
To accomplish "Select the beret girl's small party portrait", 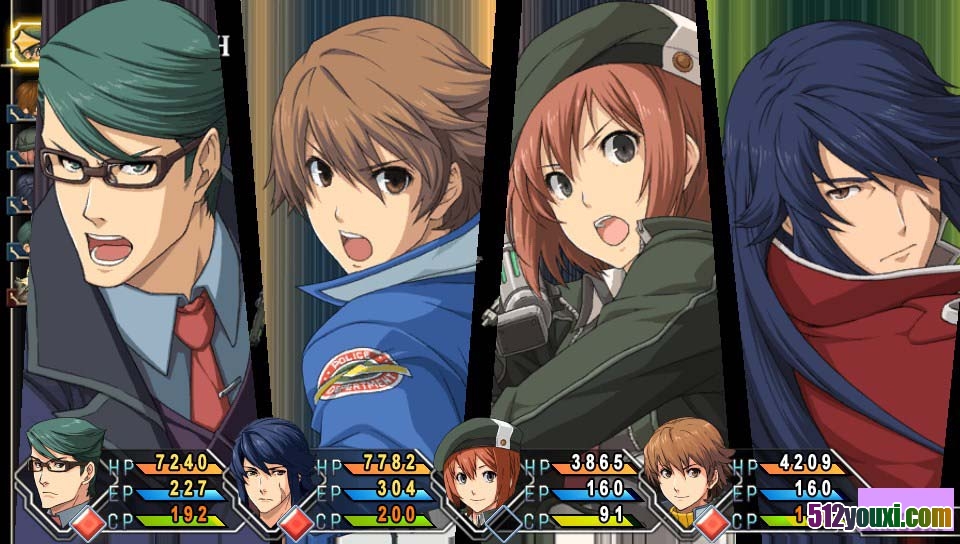I will [480, 472].
